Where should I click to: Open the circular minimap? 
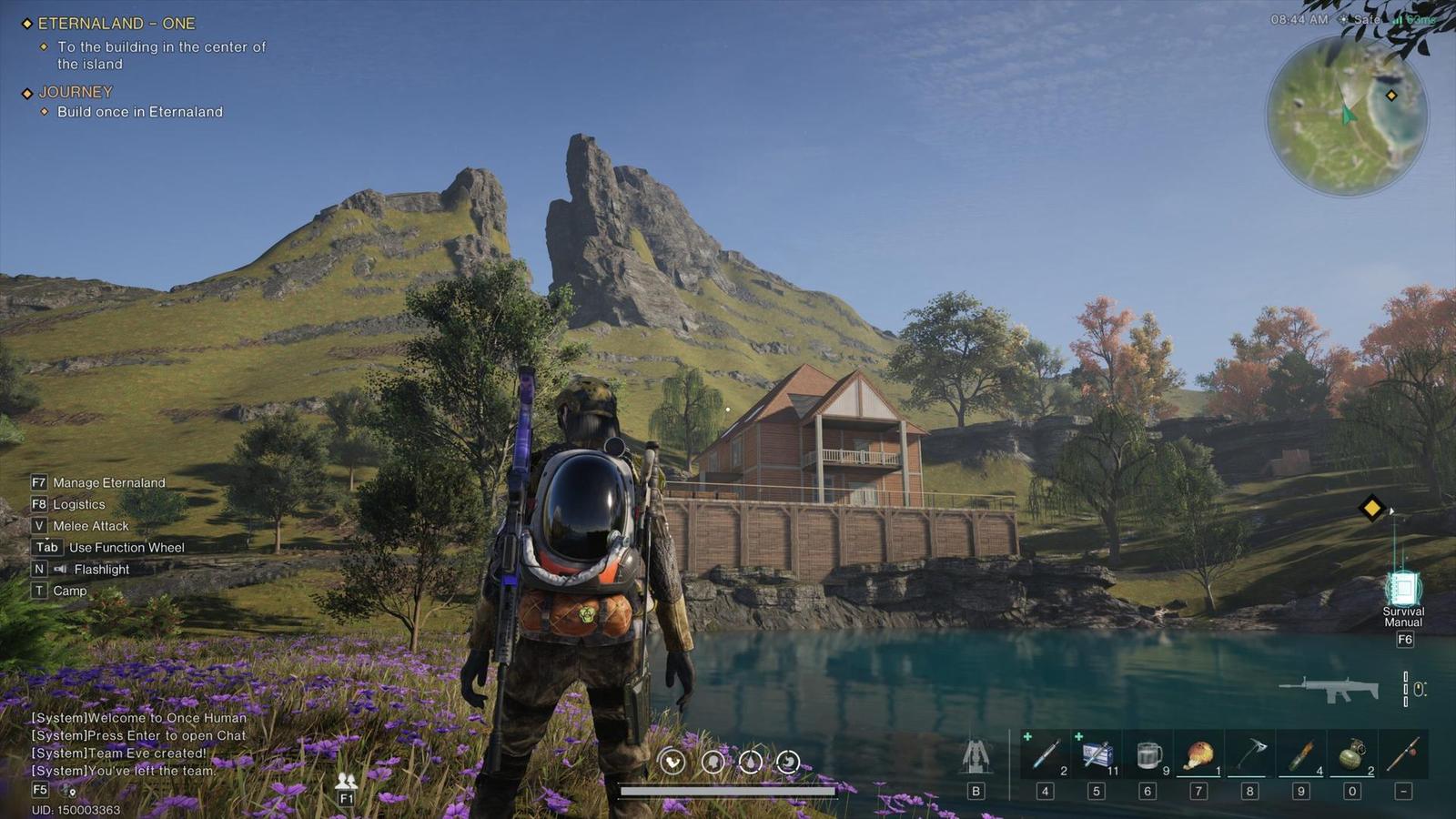1347,116
